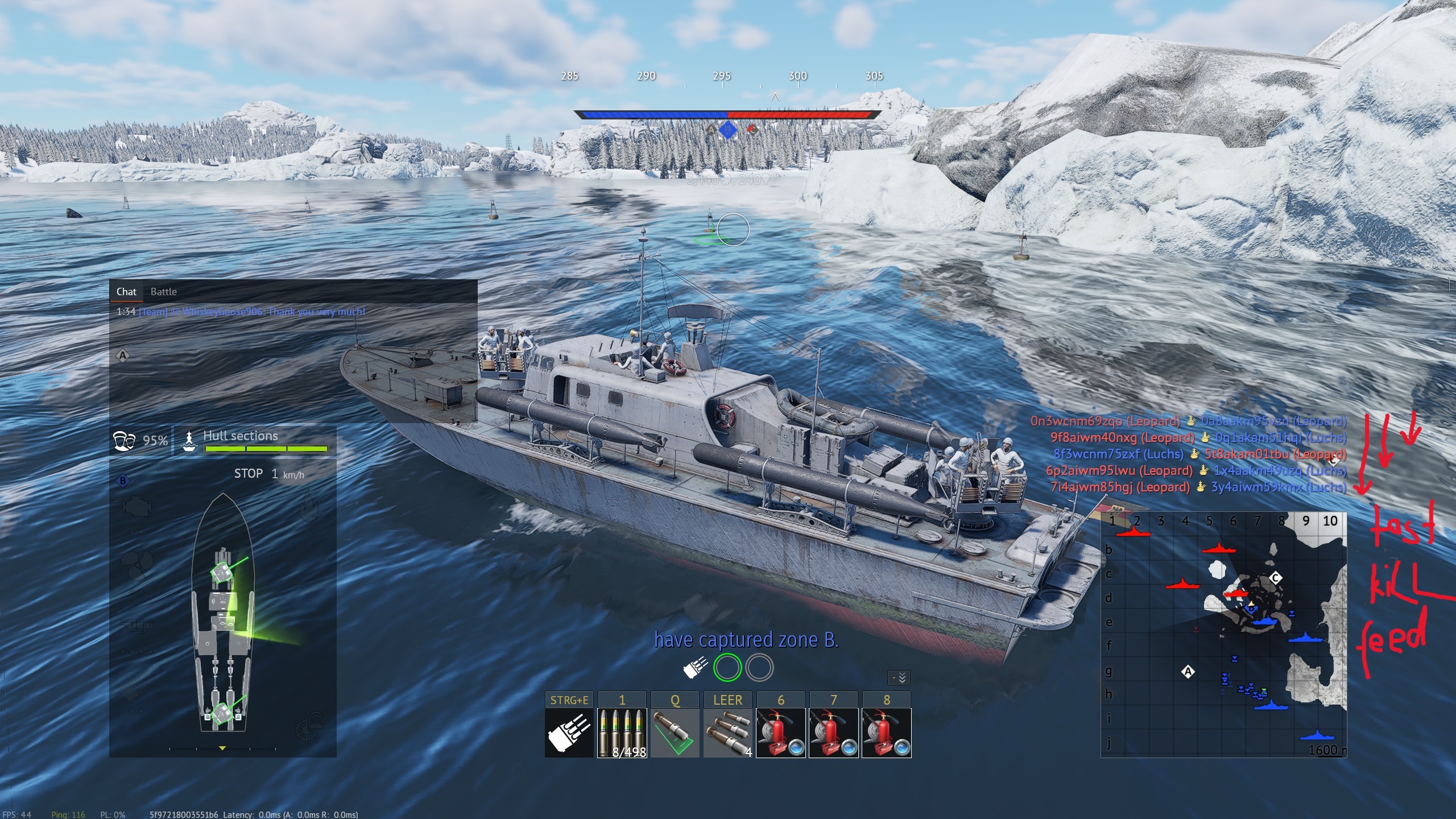Select the STRG+E weapon selection slot
1456x819 pixels.
(569, 733)
